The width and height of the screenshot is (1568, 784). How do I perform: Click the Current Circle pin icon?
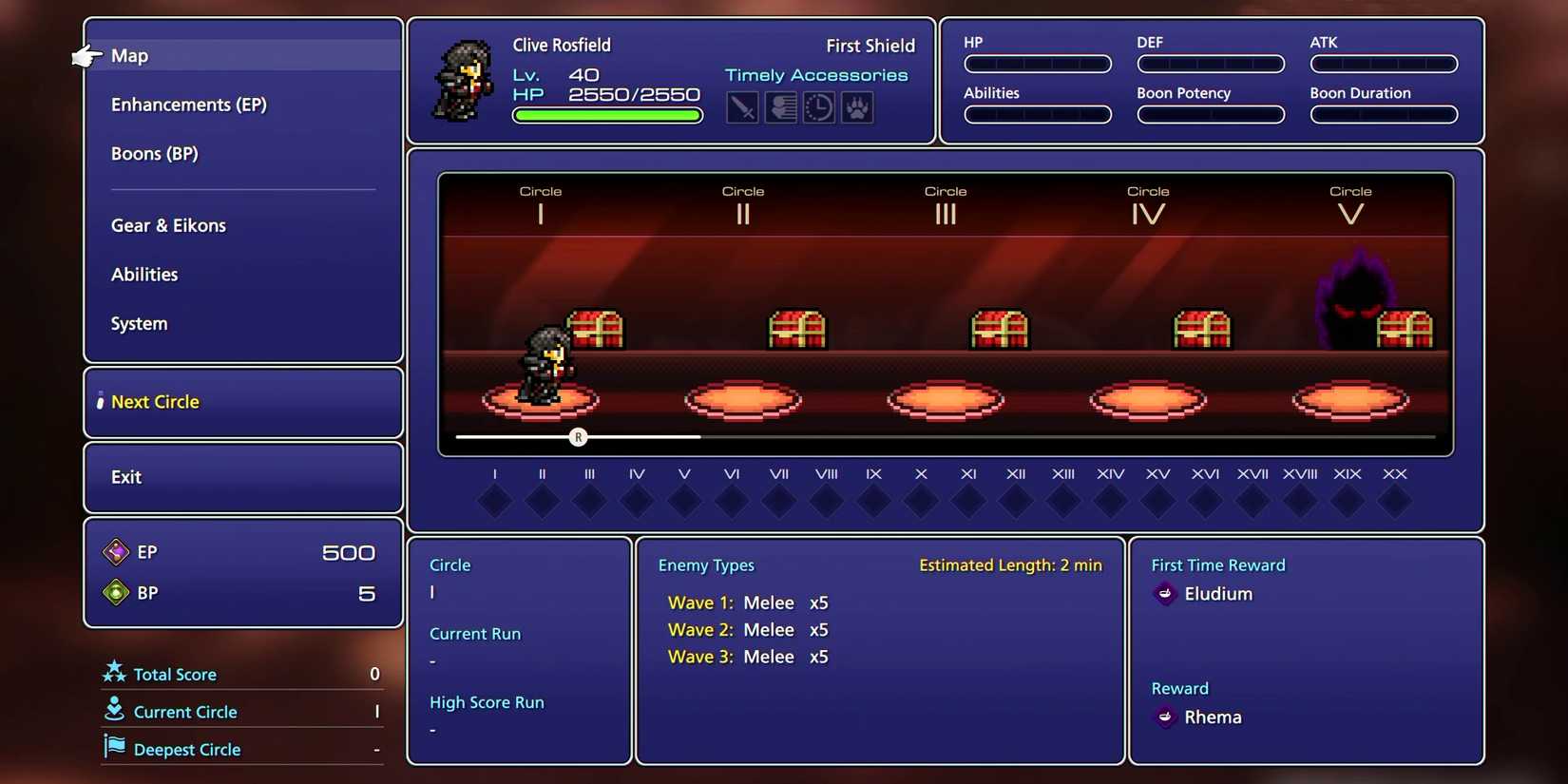114,710
